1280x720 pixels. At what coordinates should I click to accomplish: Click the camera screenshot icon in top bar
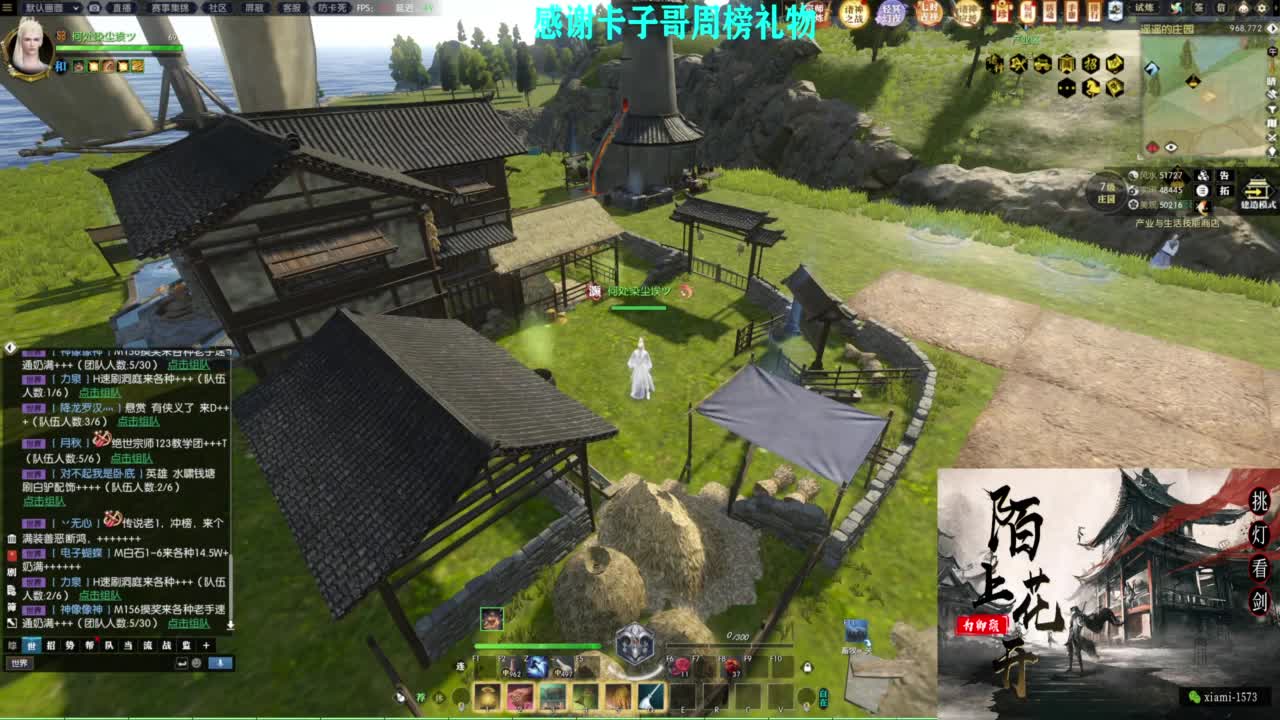96,8
